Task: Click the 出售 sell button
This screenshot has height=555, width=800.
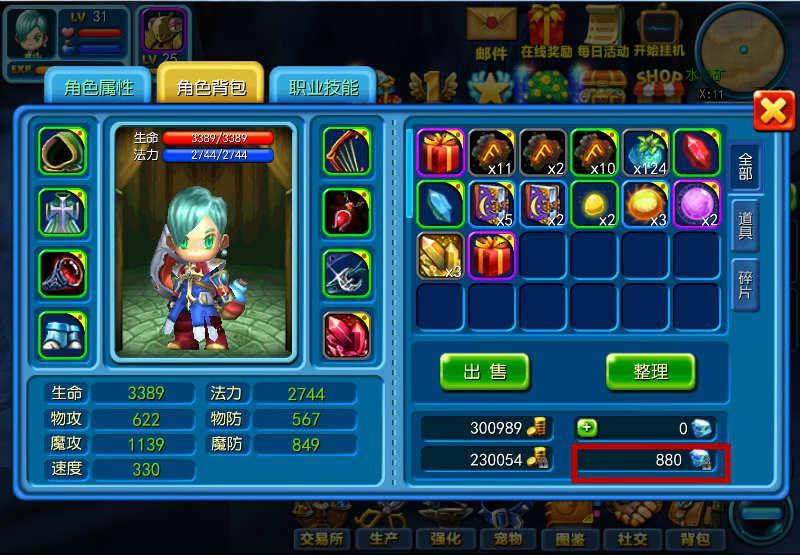Action: 485,372
